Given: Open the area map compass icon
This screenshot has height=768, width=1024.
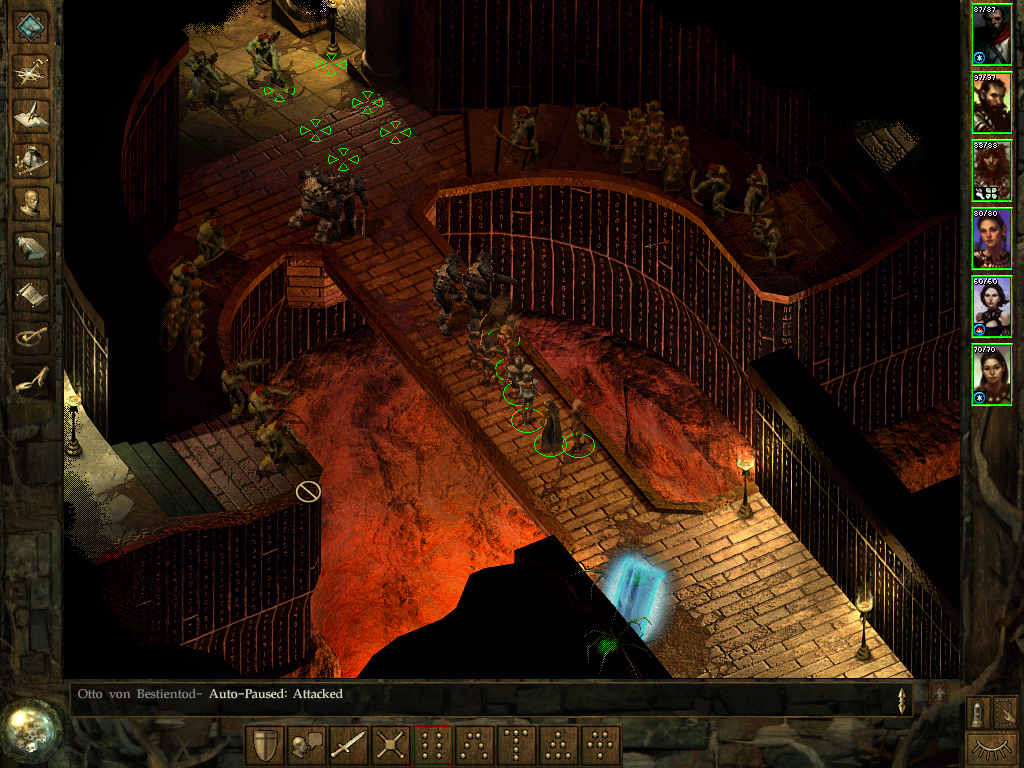Looking at the screenshot, I should tap(32, 70).
